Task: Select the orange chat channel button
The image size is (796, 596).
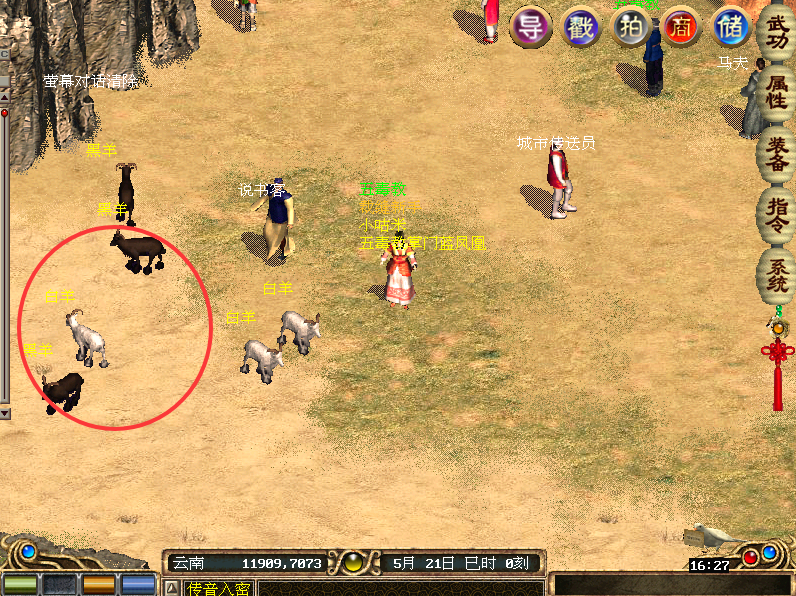Action: coord(98,585)
